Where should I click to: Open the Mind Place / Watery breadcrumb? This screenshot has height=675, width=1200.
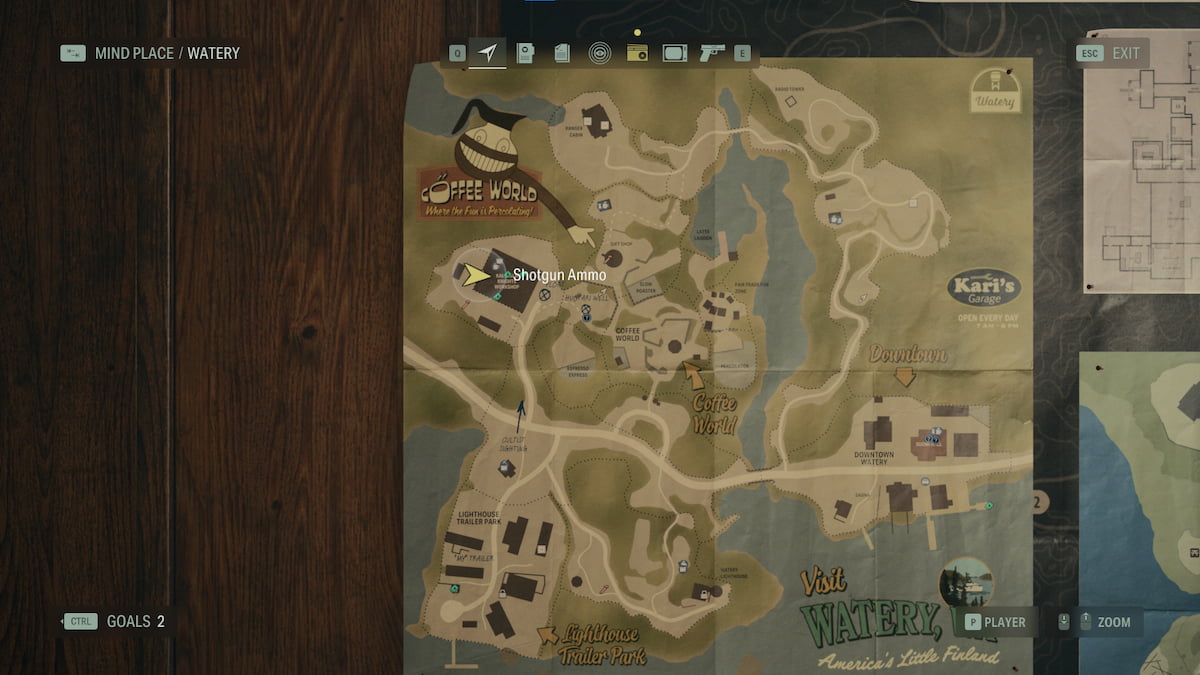[167, 53]
